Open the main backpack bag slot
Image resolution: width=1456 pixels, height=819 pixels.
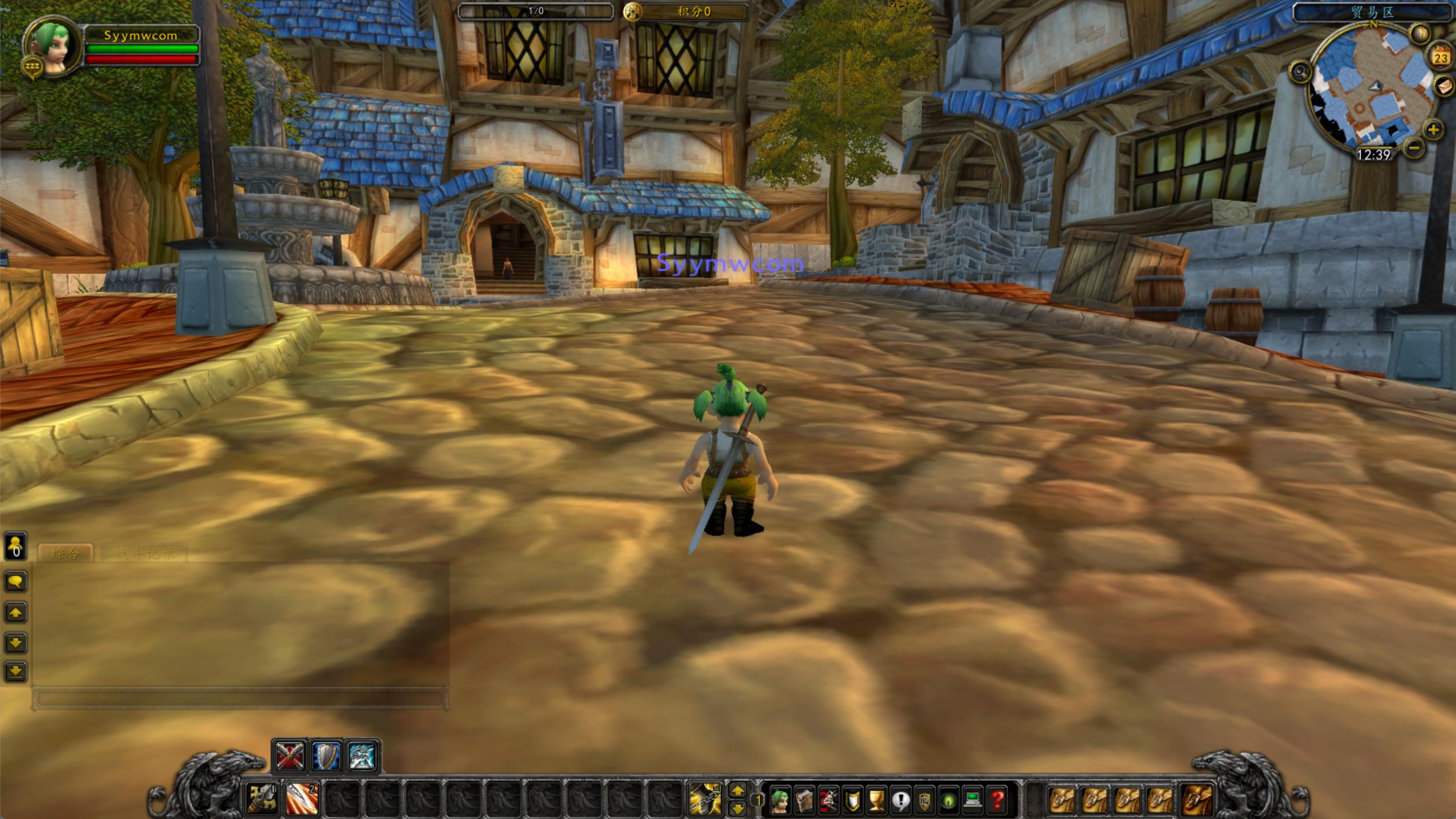tap(1196, 800)
